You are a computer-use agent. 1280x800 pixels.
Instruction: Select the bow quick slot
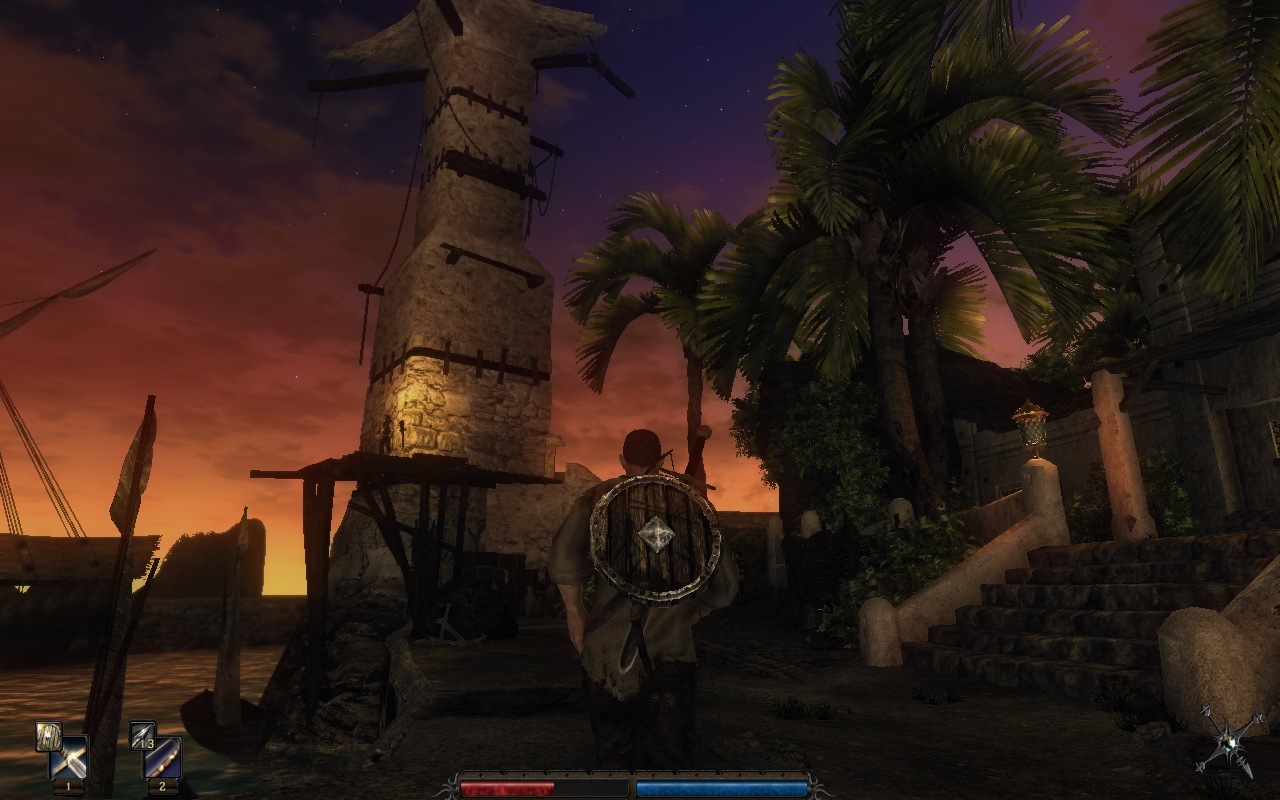click(163, 758)
